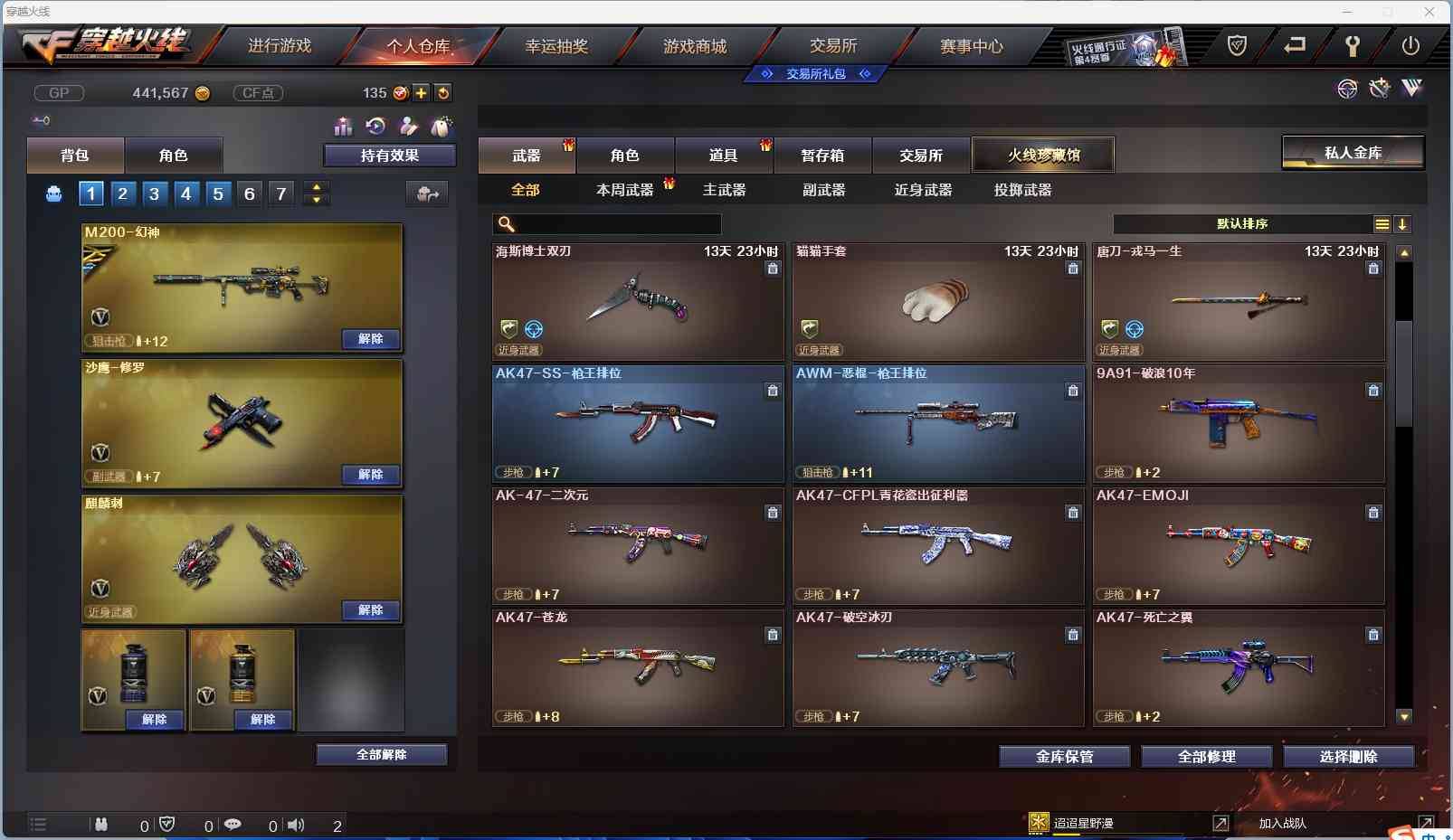Open the CF点 top-up plus icon
Image resolution: width=1453 pixels, height=840 pixels.
tap(422, 92)
